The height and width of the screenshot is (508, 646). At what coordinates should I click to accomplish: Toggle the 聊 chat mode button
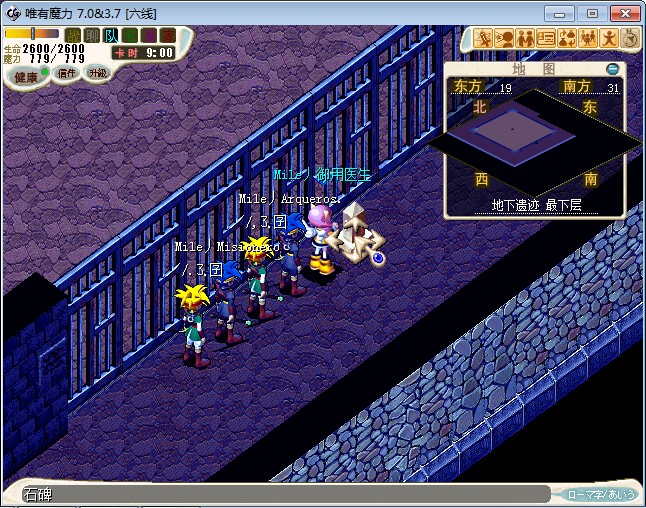pos(92,36)
